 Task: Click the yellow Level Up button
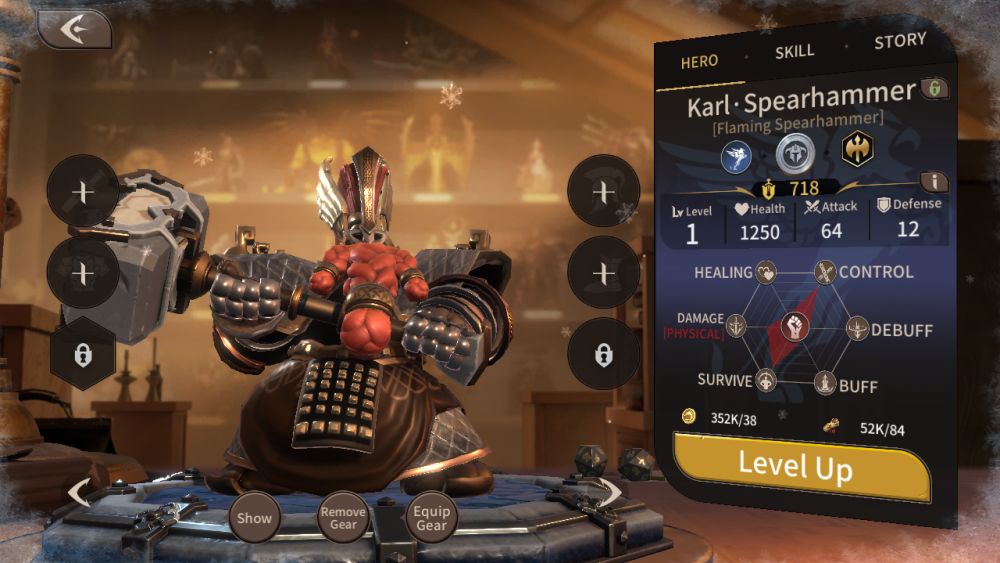click(800, 464)
